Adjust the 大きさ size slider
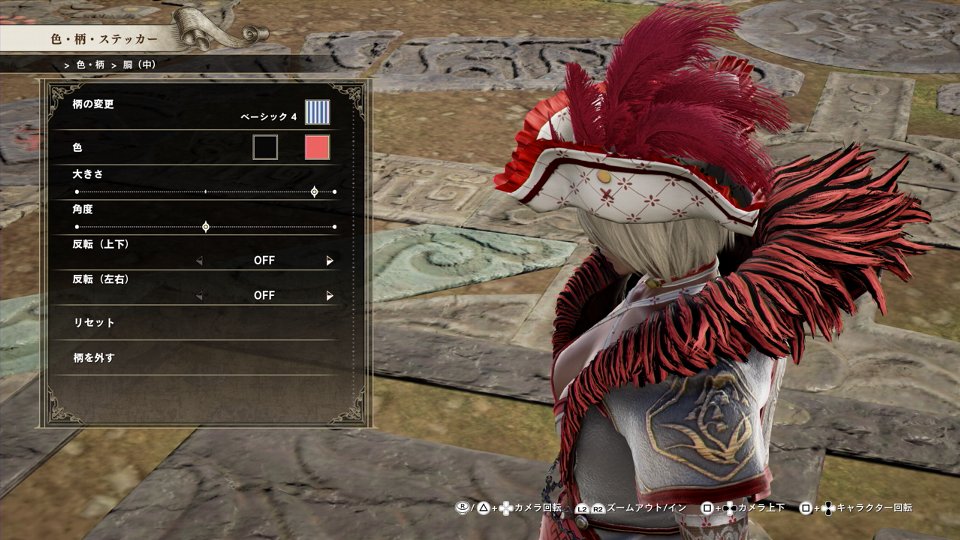960x540 pixels. 315,191
